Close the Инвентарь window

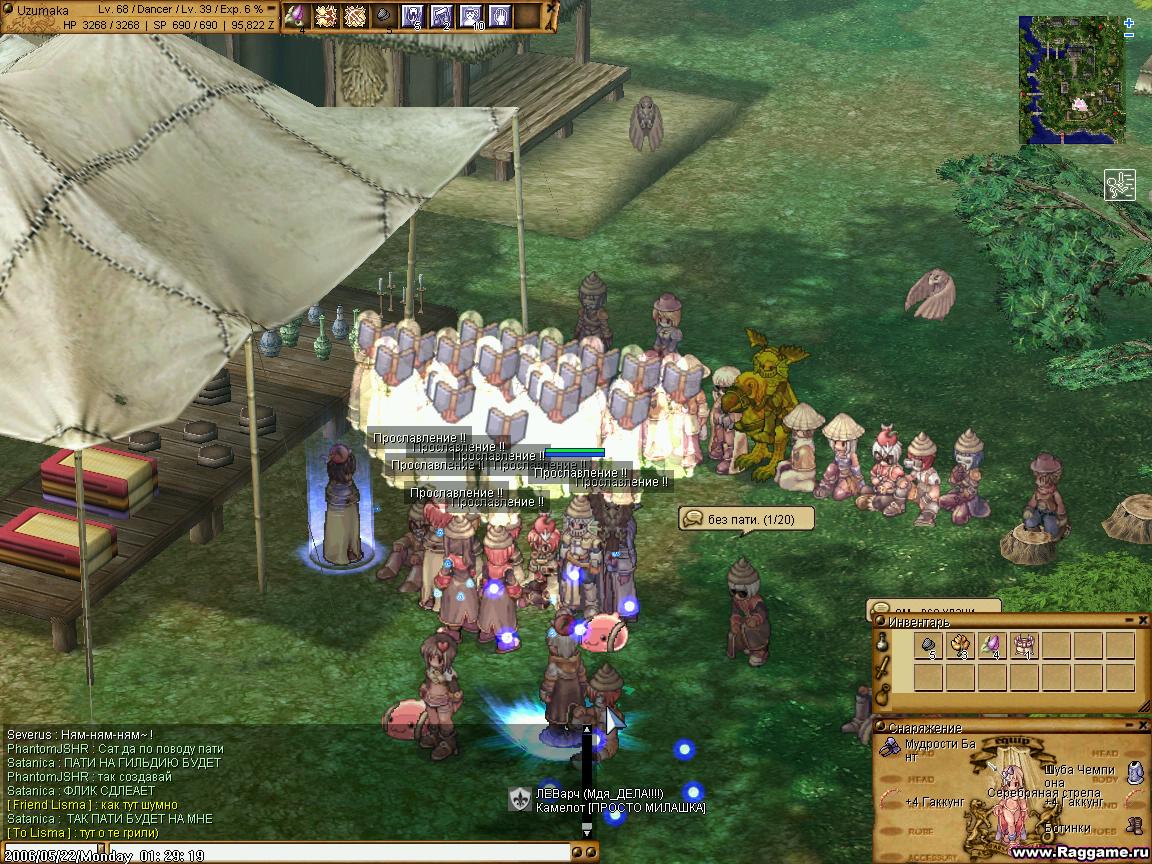click(1143, 621)
